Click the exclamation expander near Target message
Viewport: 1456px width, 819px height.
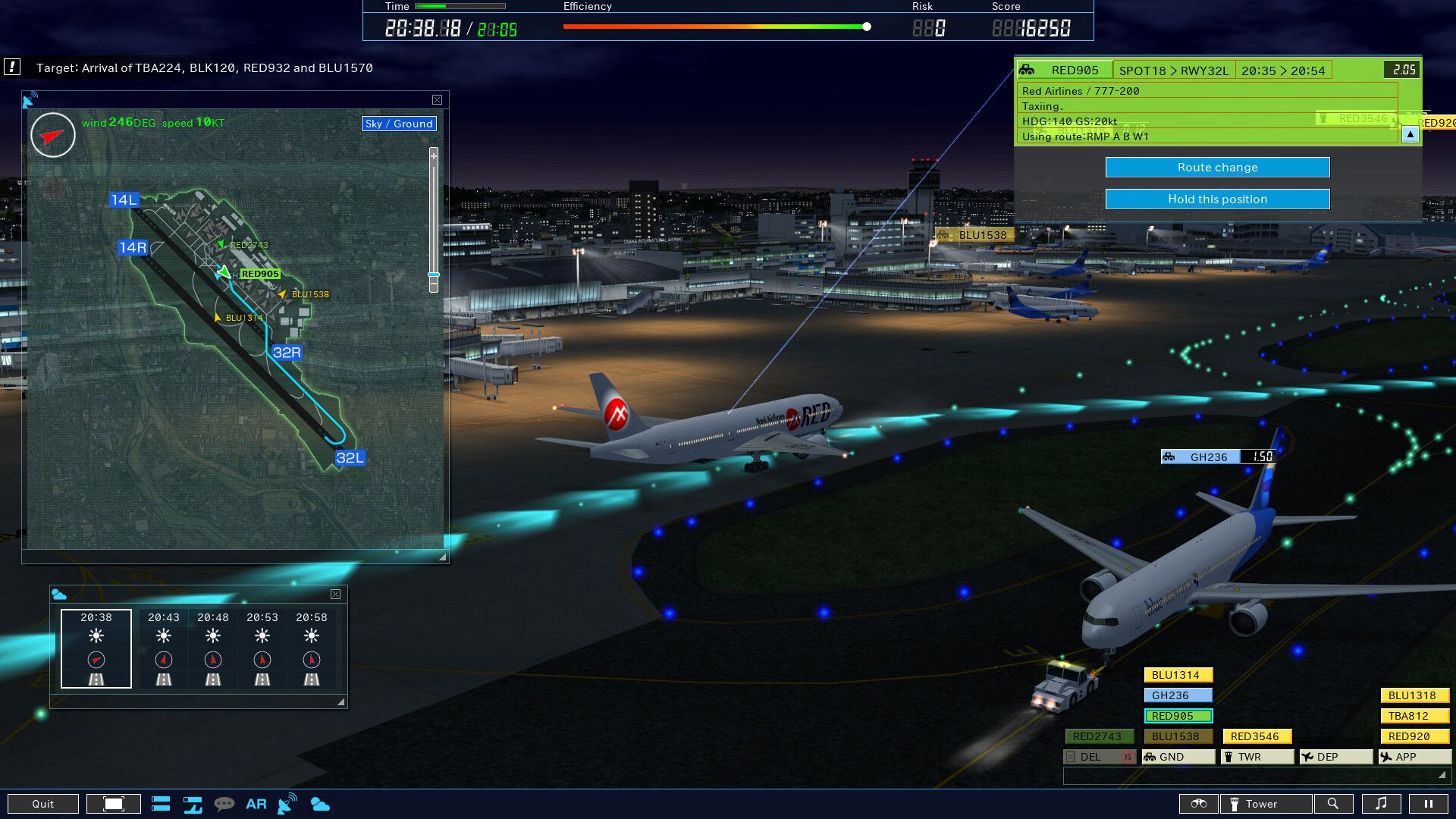pyautogui.click(x=12, y=67)
